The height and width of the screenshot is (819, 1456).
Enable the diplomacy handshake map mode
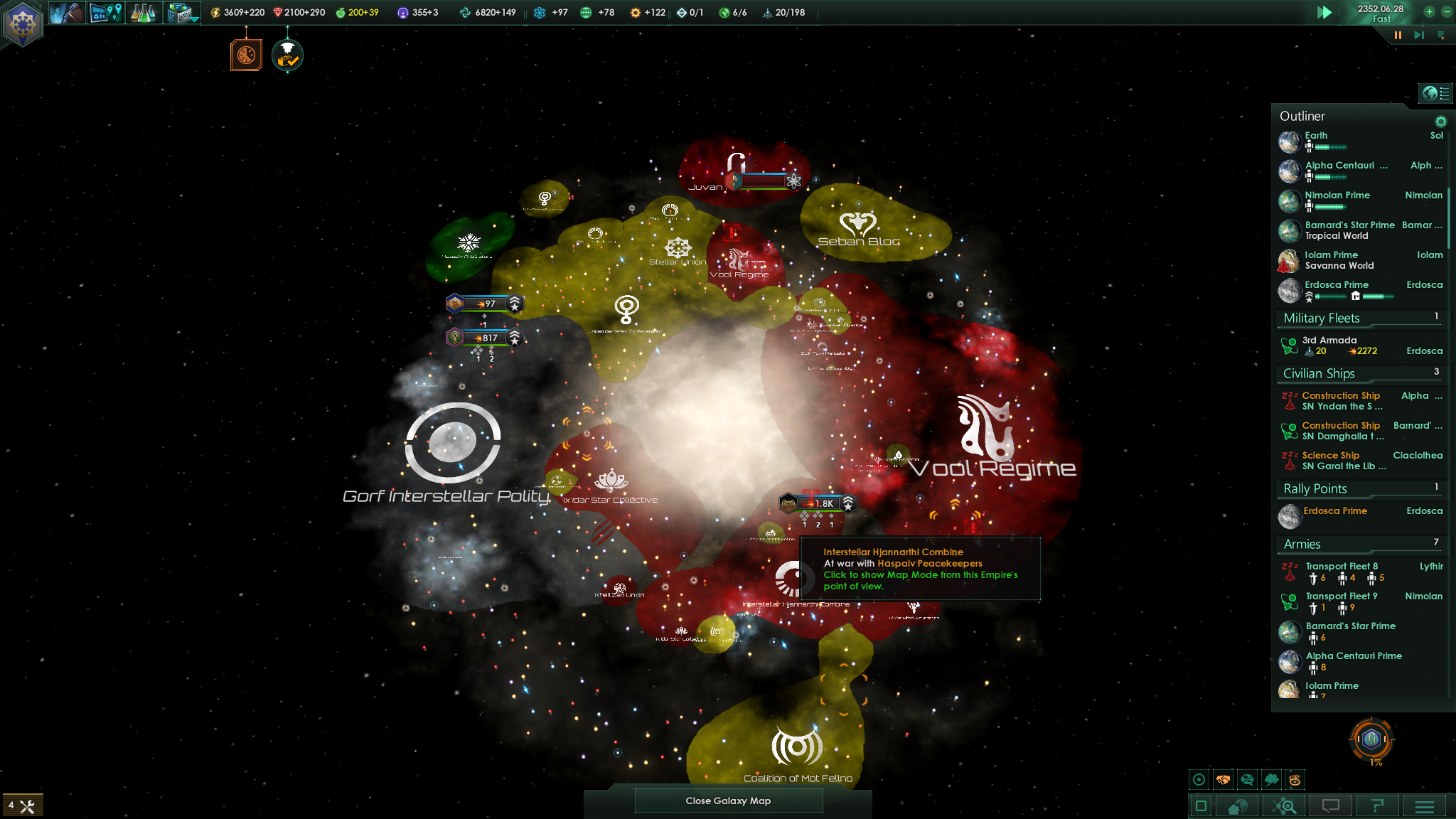coord(1223,779)
